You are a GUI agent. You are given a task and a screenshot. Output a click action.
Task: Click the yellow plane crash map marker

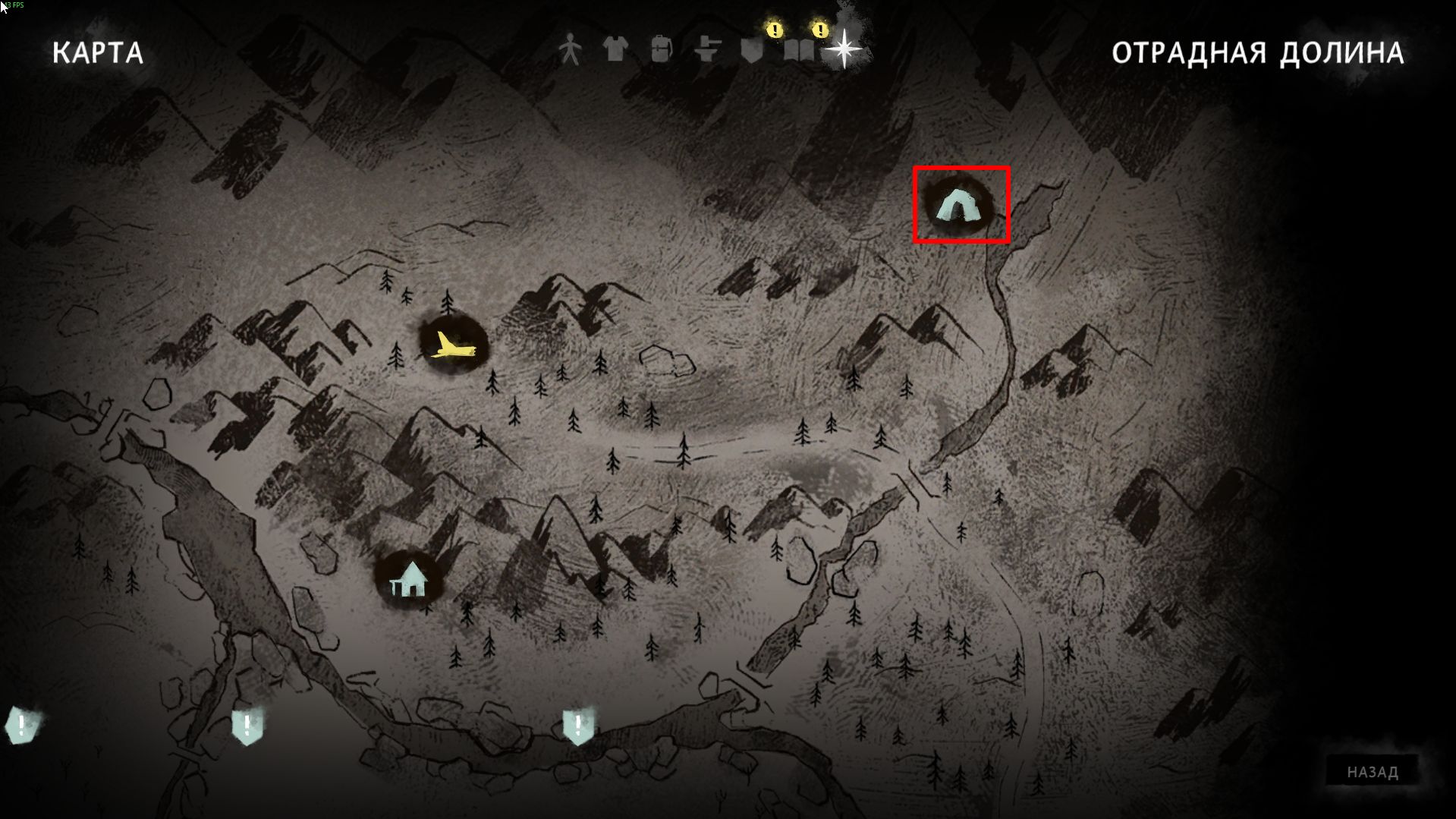[454, 345]
